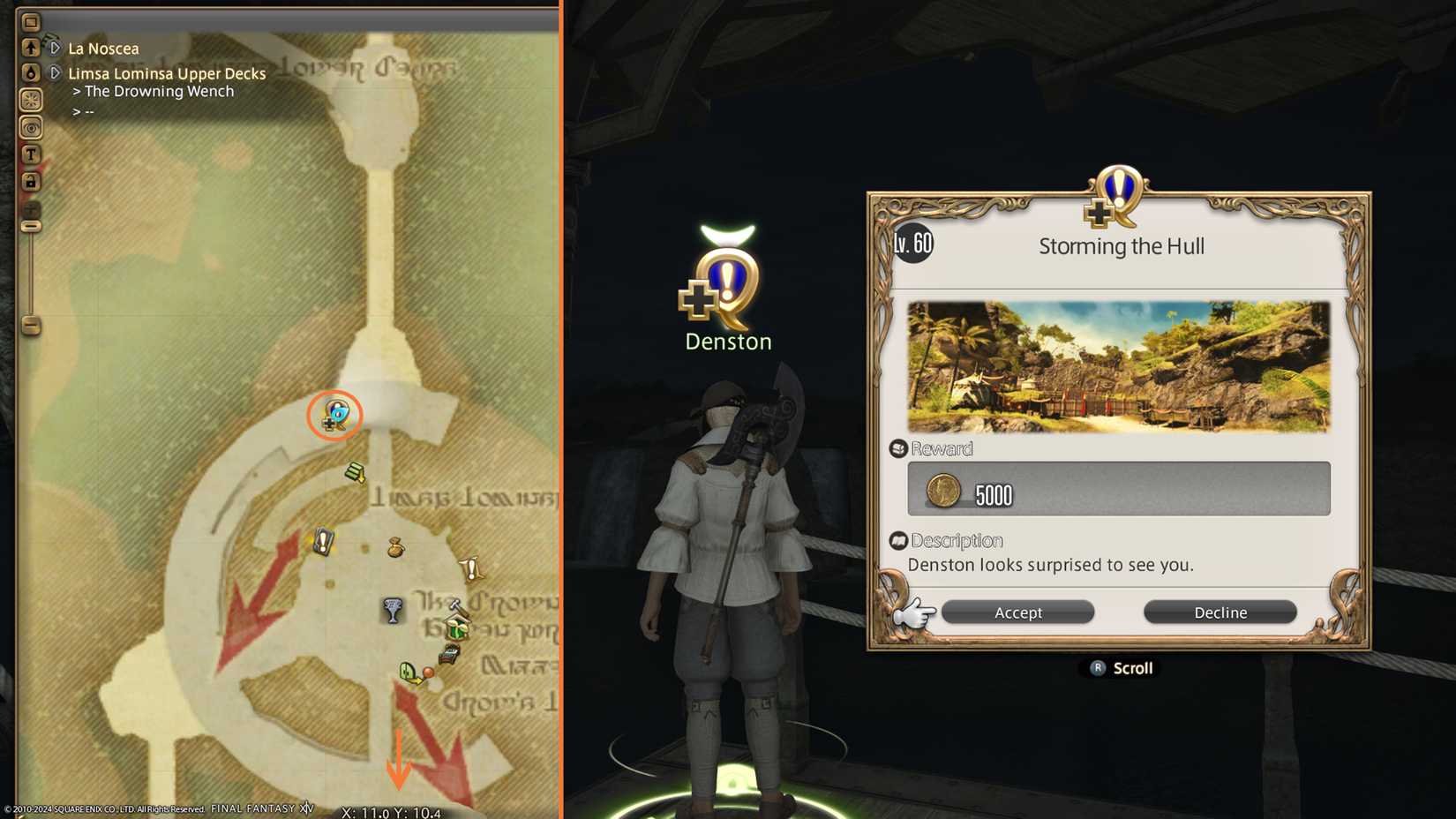This screenshot has height=819, width=1456.
Task: Decline the Storming the Hull quest
Action: pyautogui.click(x=1220, y=612)
